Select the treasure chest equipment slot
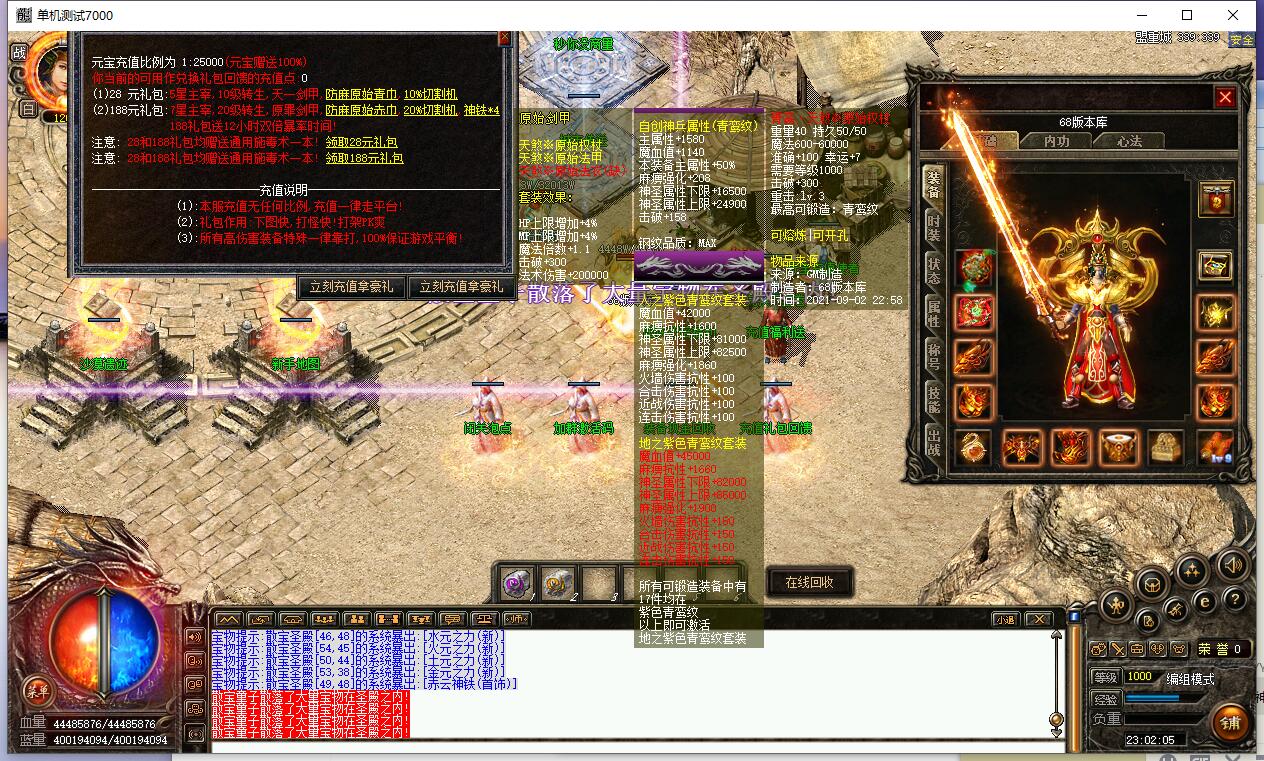The width and height of the screenshot is (1264, 761). [1164, 447]
